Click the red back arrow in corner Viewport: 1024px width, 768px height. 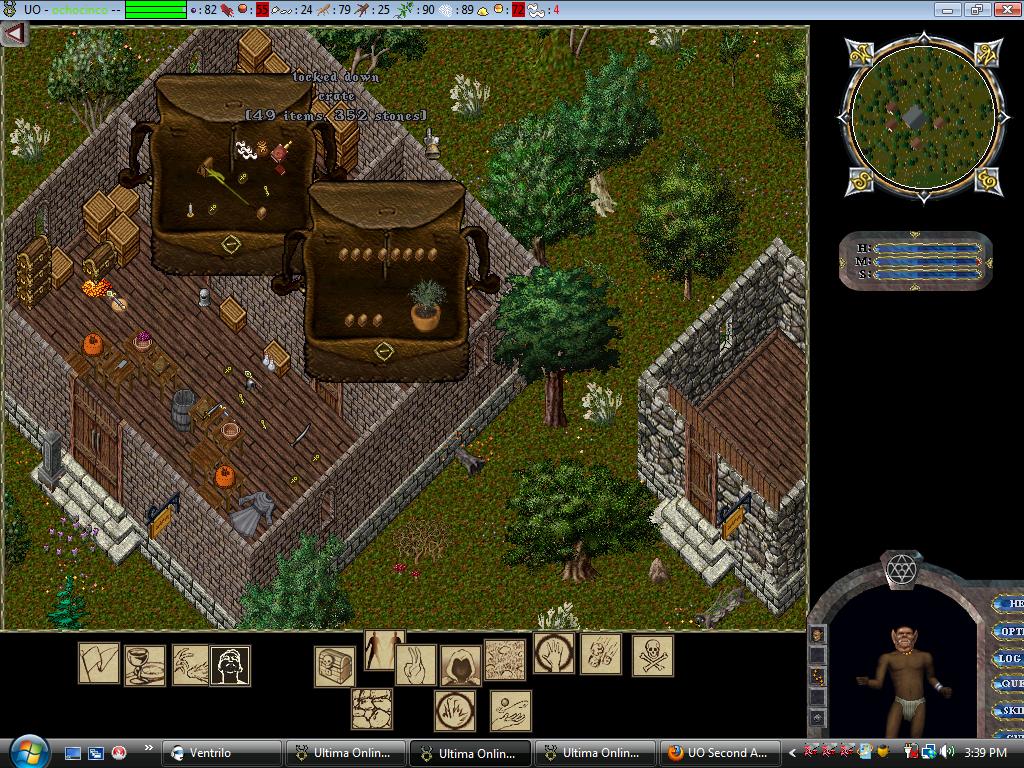point(13,33)
